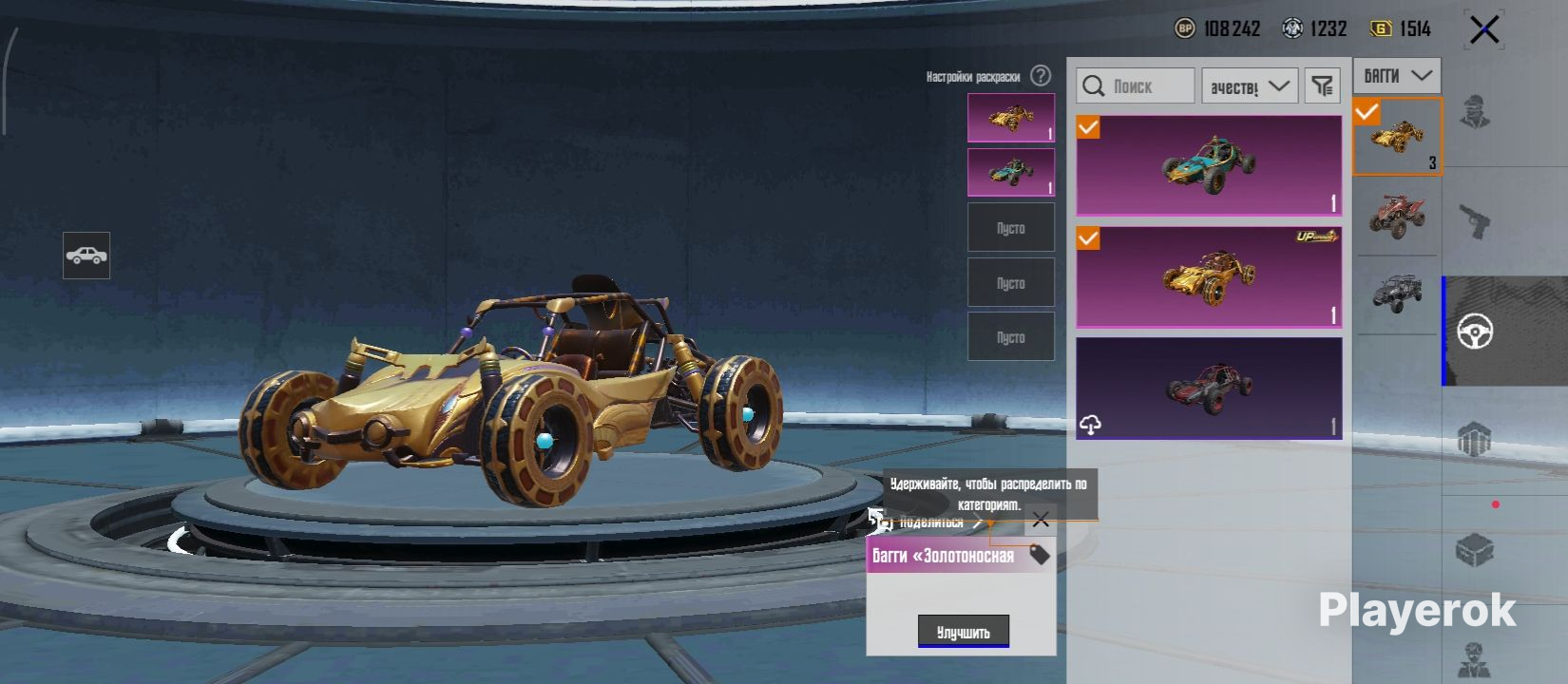The height and width of the screenshot is (684, 1568).
Task: Open the filter options button
Action: [1323, 86]
